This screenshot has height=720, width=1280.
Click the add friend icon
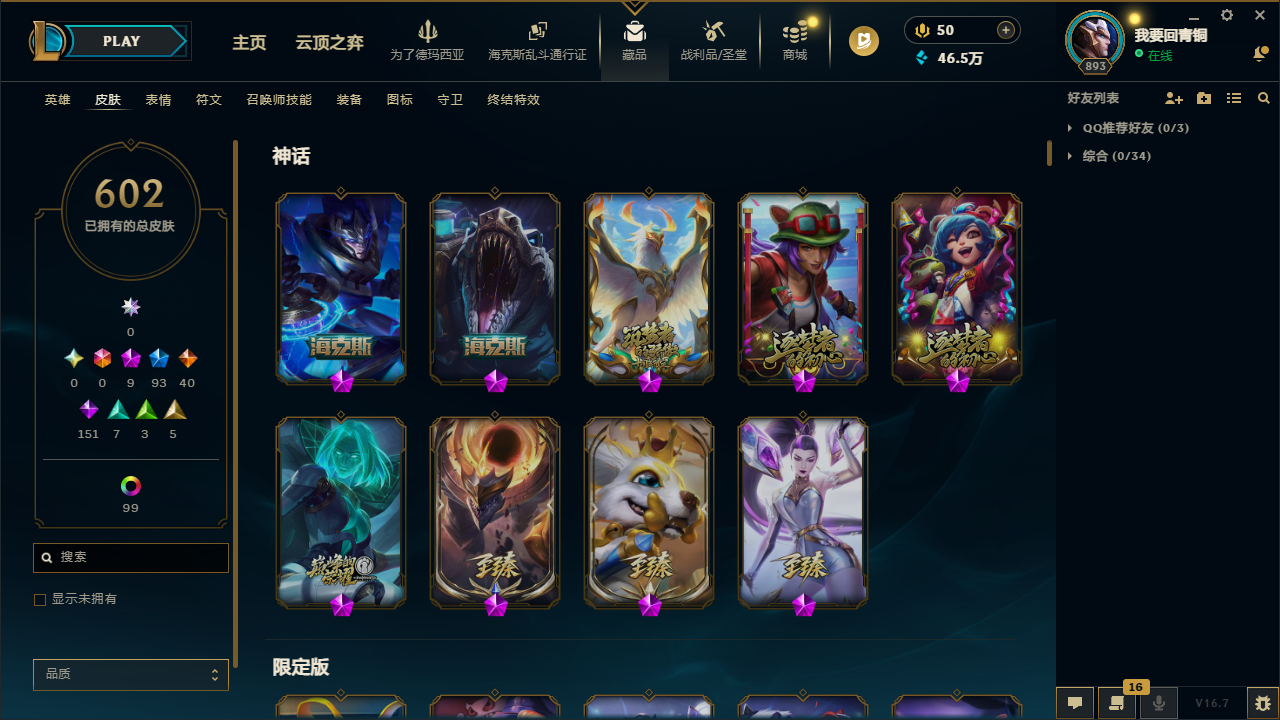[x=1174, y=98]
